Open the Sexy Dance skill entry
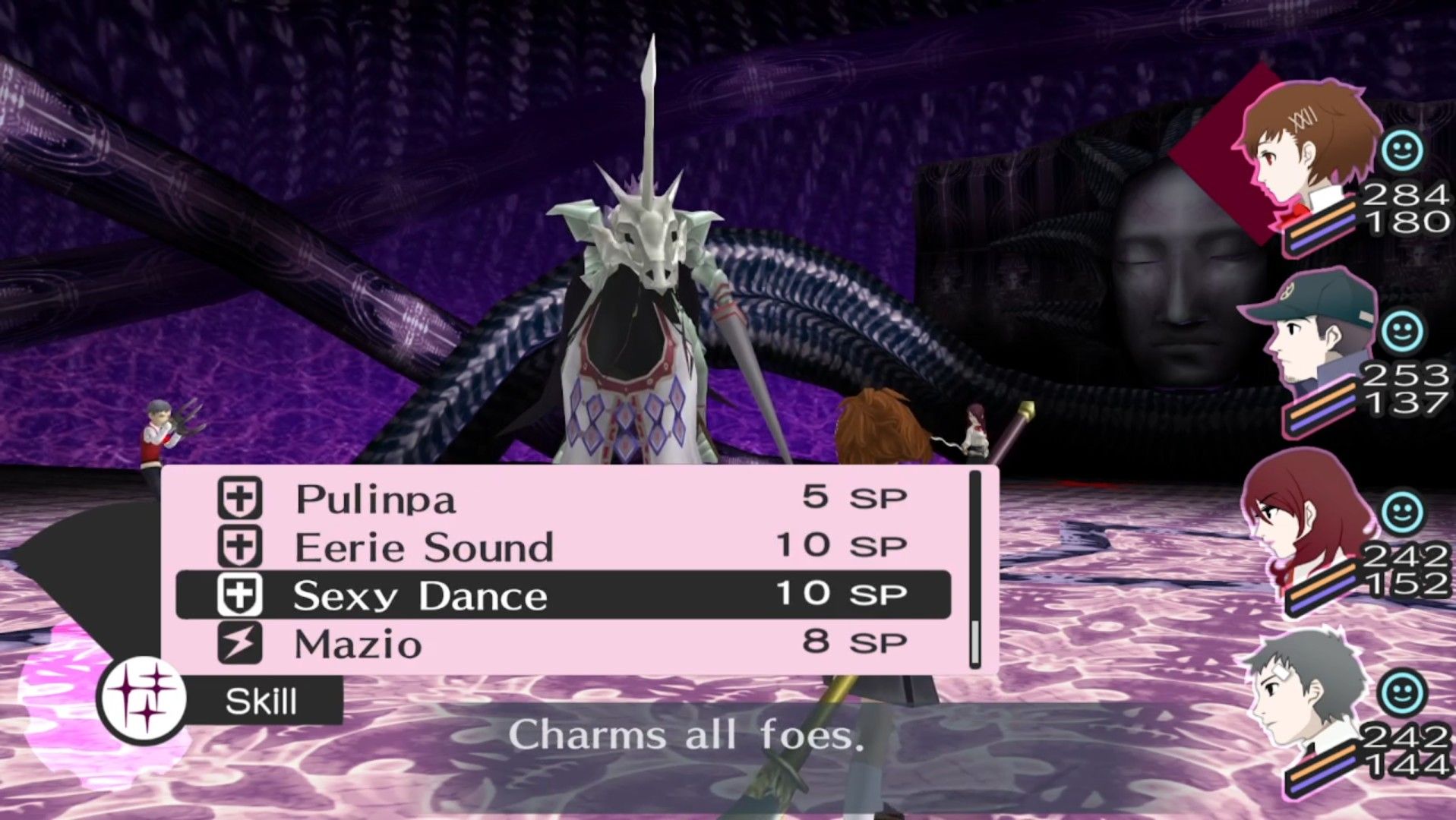Image resolution: width=1456 pixels, height=820 pixels. [422, 595]
